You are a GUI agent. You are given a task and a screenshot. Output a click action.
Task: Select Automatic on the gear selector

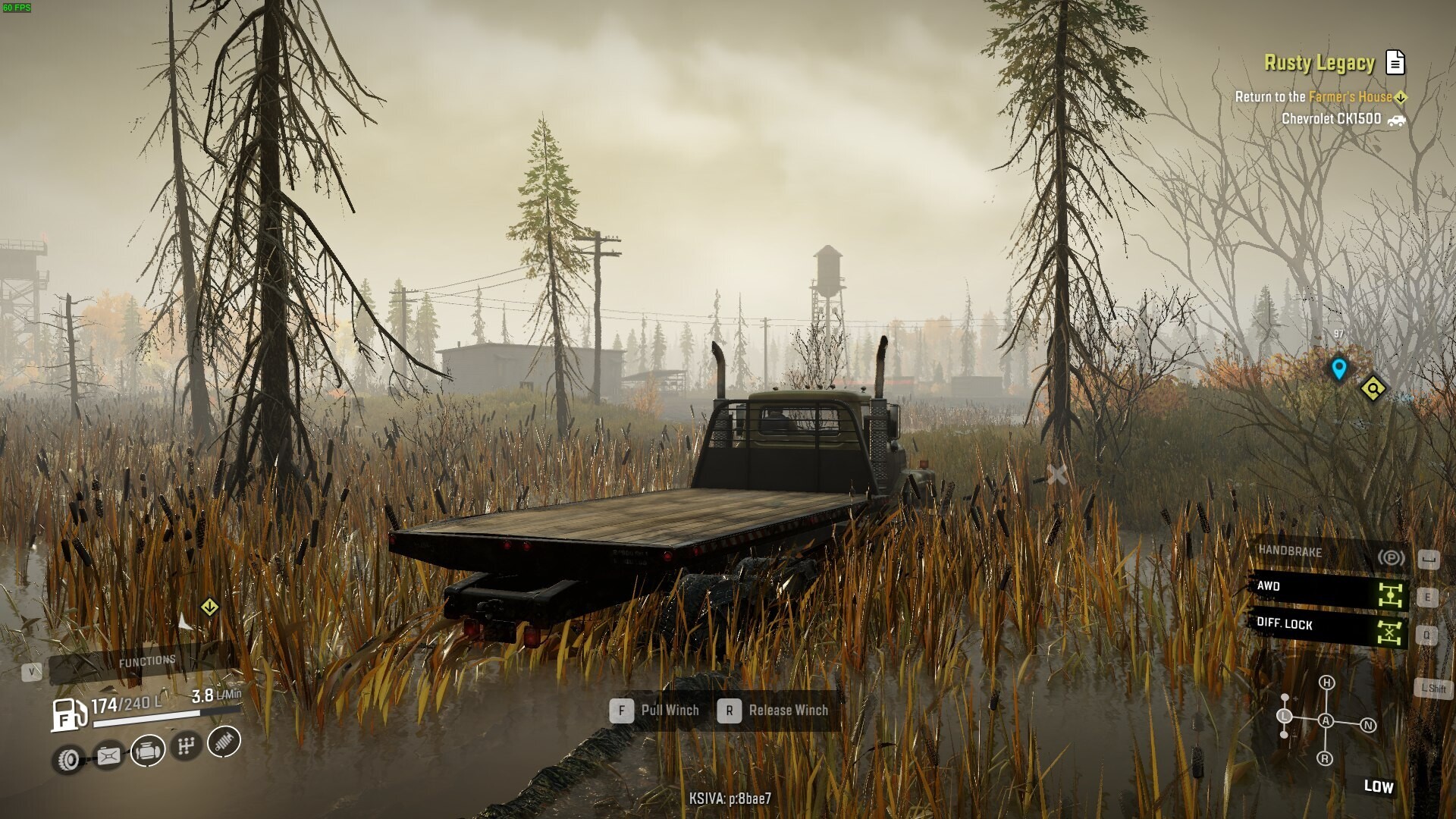click(1326, 720)
